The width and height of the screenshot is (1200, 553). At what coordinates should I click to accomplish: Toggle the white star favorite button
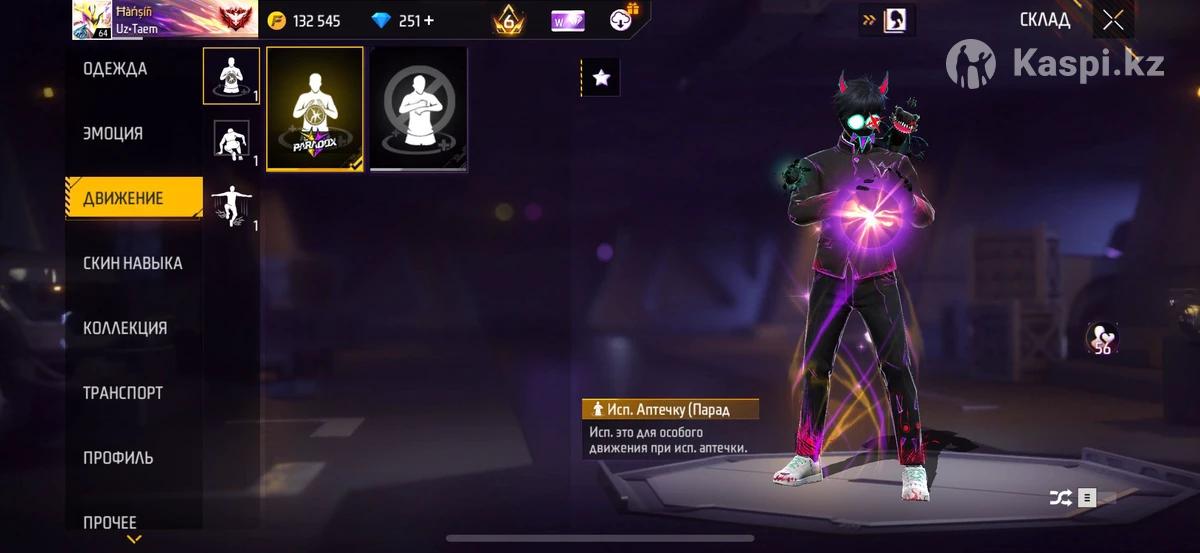coord(601,77)
